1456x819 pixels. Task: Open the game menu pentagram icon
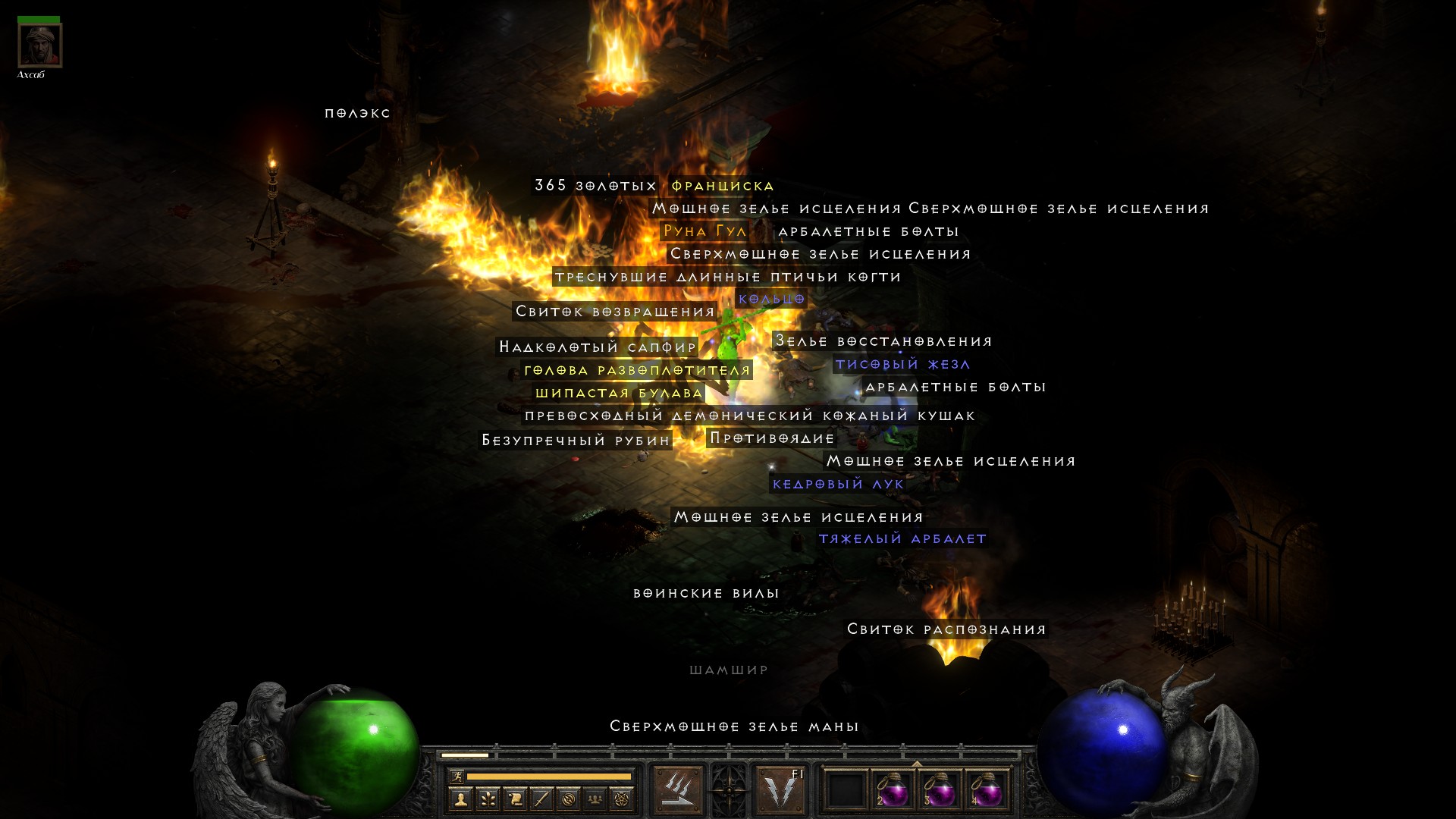pos(622,799)
